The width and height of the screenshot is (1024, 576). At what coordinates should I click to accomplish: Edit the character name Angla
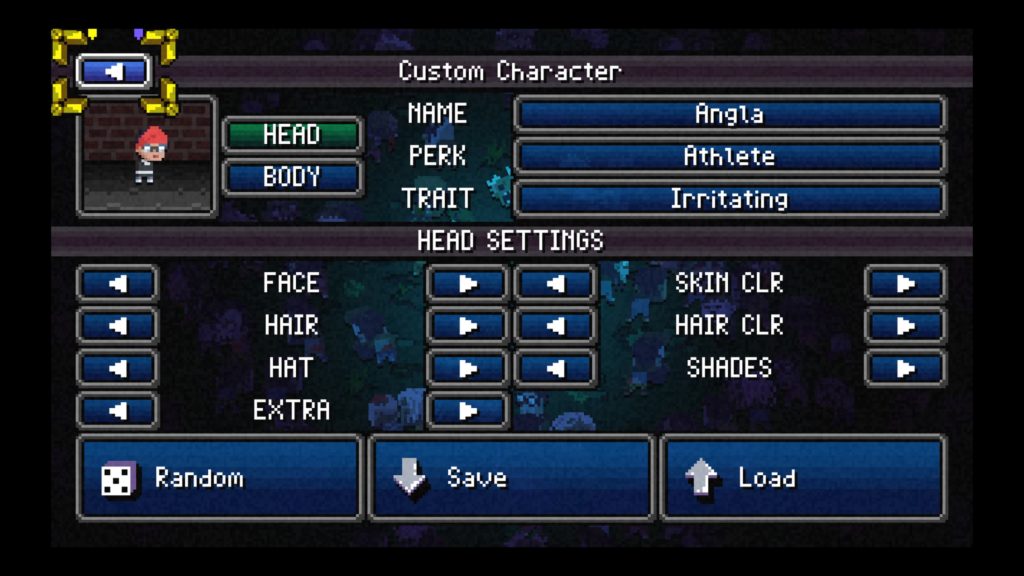coord(729,114)
